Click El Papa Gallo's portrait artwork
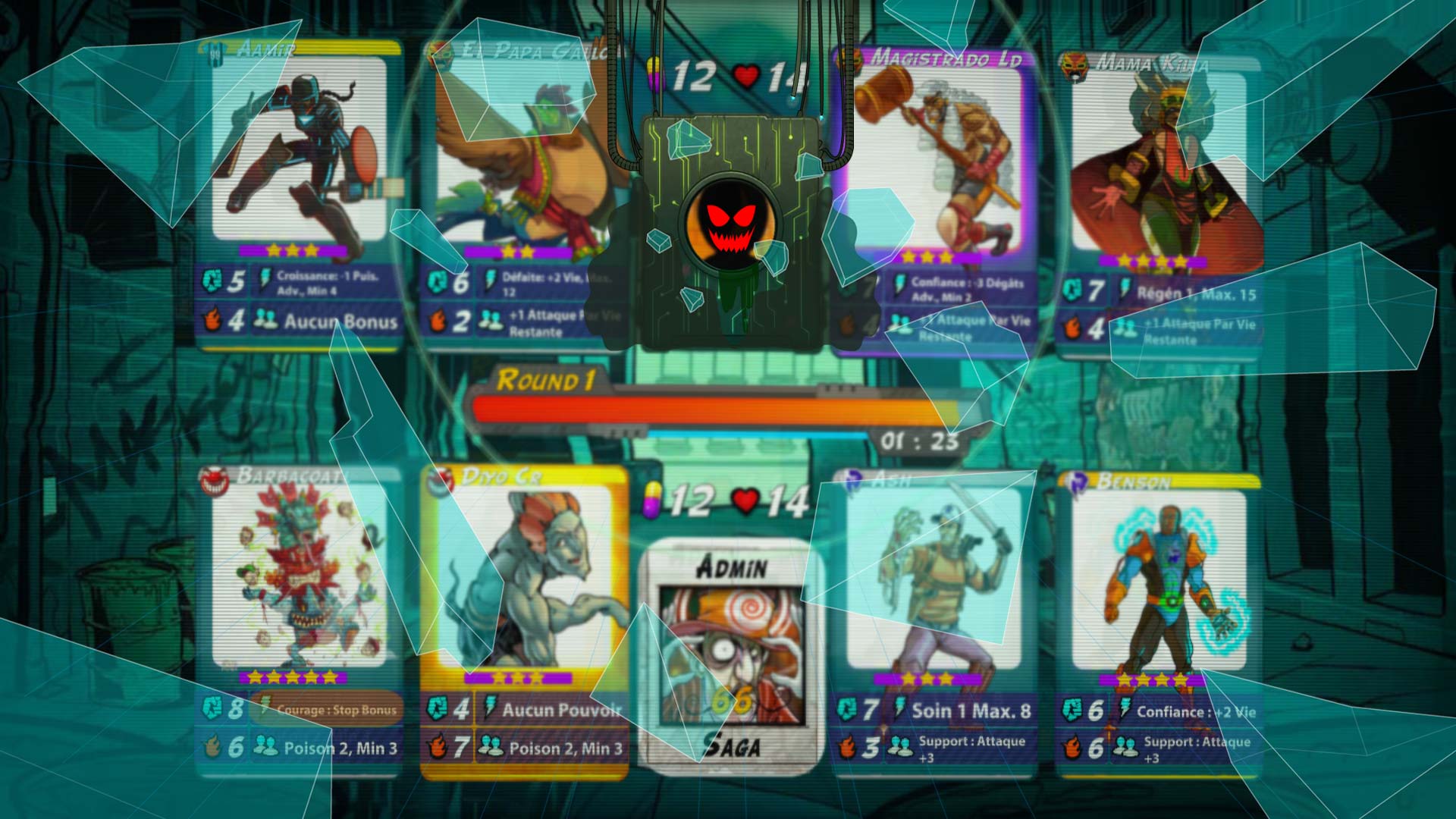This screenshot has height=819, width=1456. (x=523, y=152)
